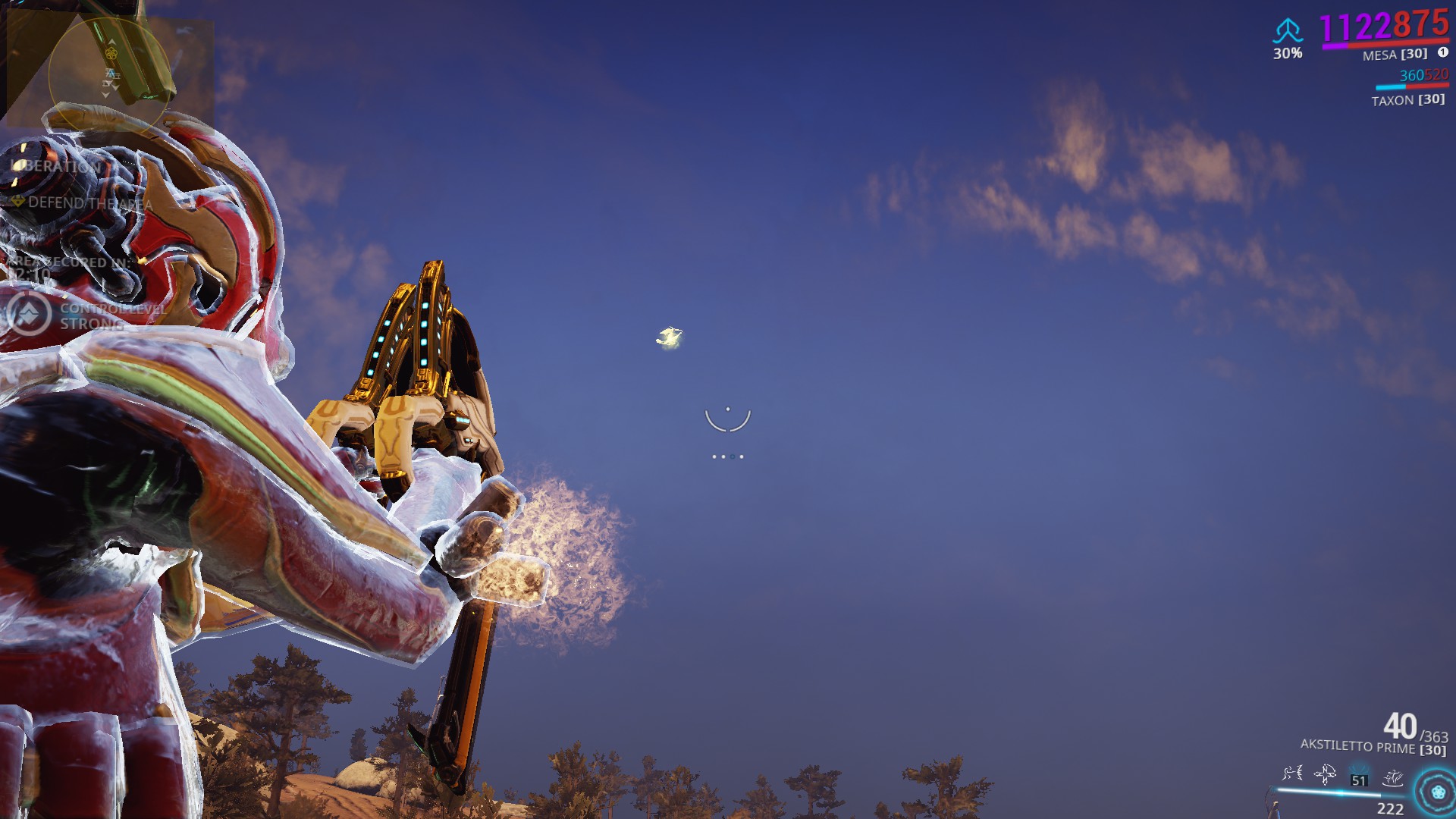
Task: Toggle the waypoint flower marker on the minimap
Action: (111, 53)
